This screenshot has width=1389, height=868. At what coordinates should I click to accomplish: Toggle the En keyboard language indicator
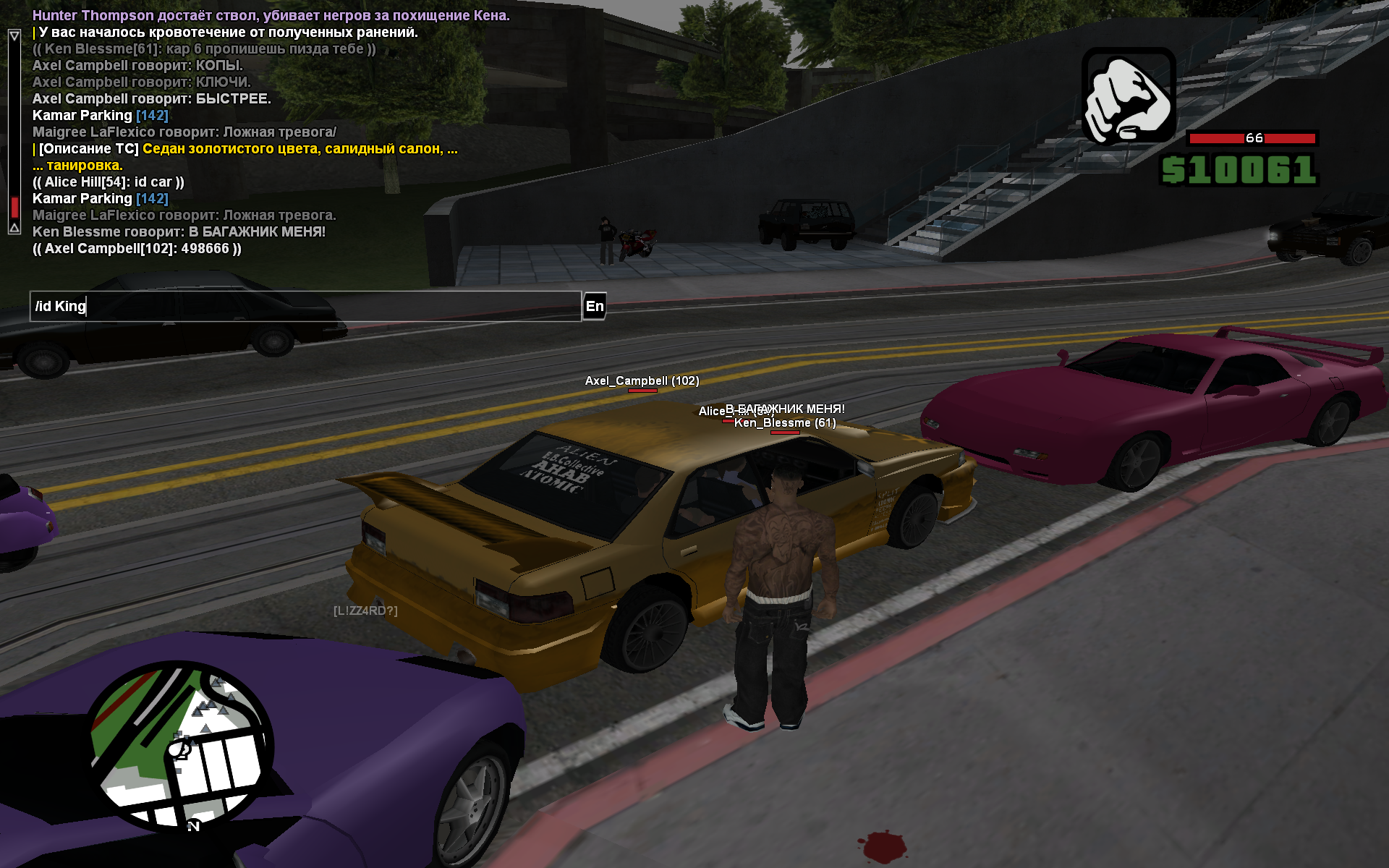pos(595,306)
